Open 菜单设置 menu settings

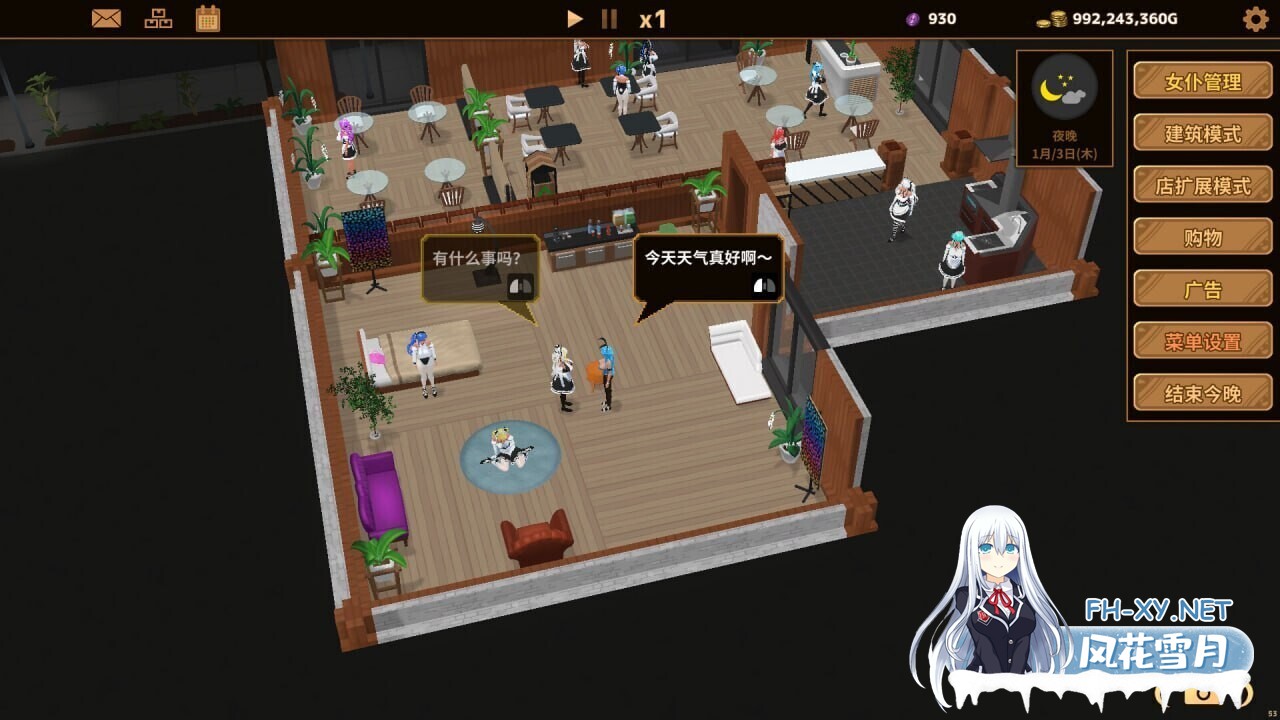[x=1202, y=340]
